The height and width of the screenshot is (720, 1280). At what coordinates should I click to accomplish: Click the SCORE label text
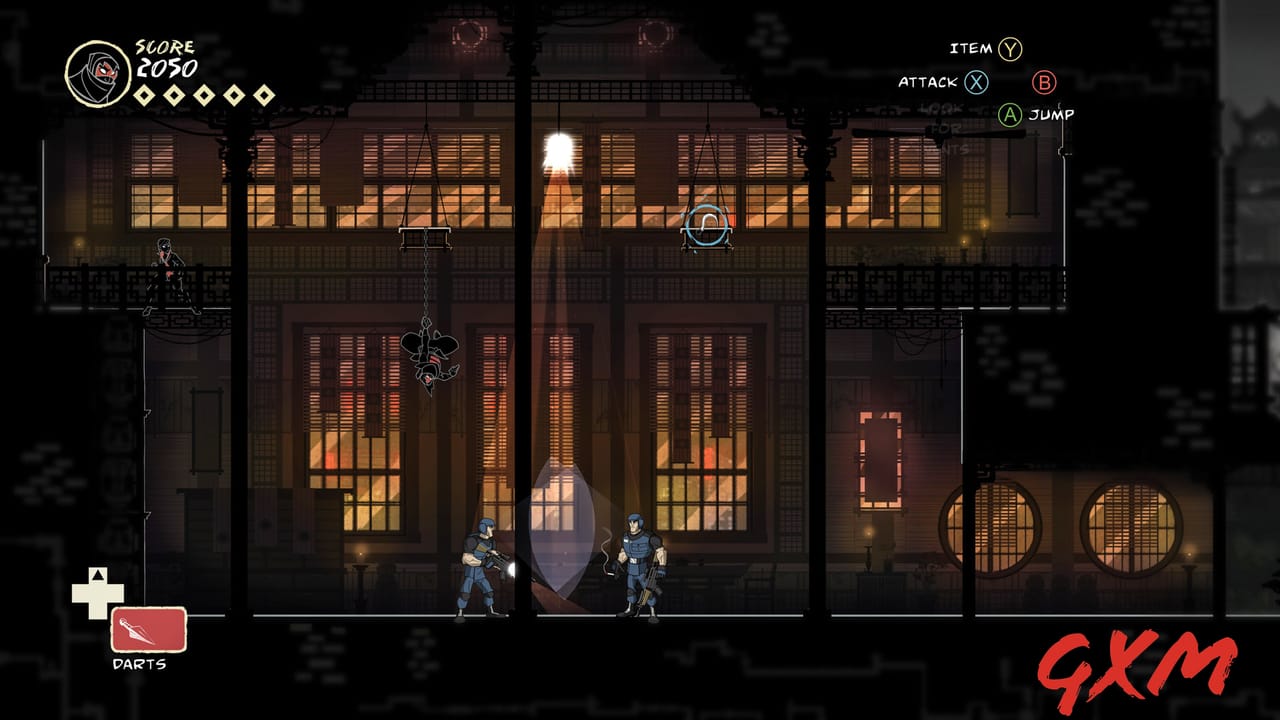tap(165, 45)
